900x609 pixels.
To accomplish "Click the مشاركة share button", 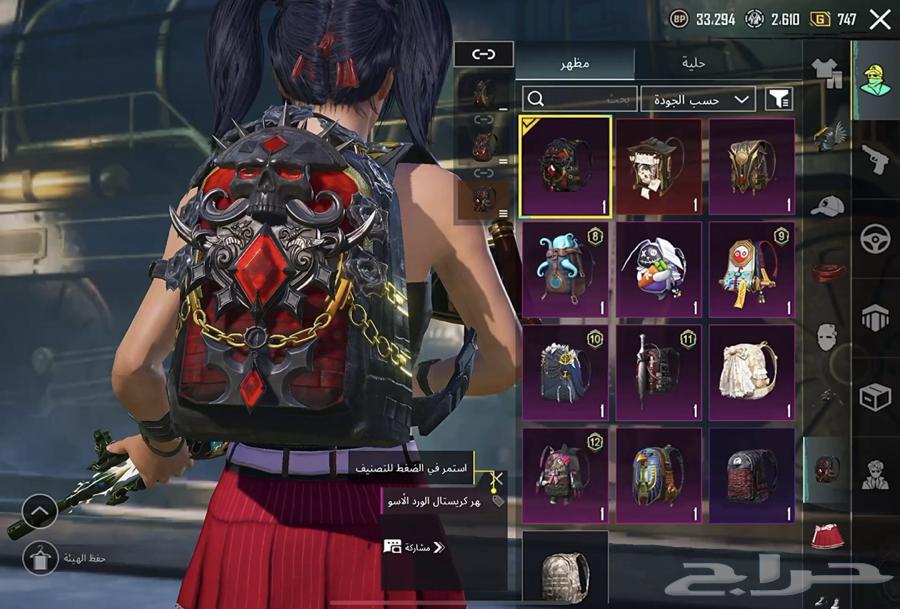I will (x=414, y=547).
